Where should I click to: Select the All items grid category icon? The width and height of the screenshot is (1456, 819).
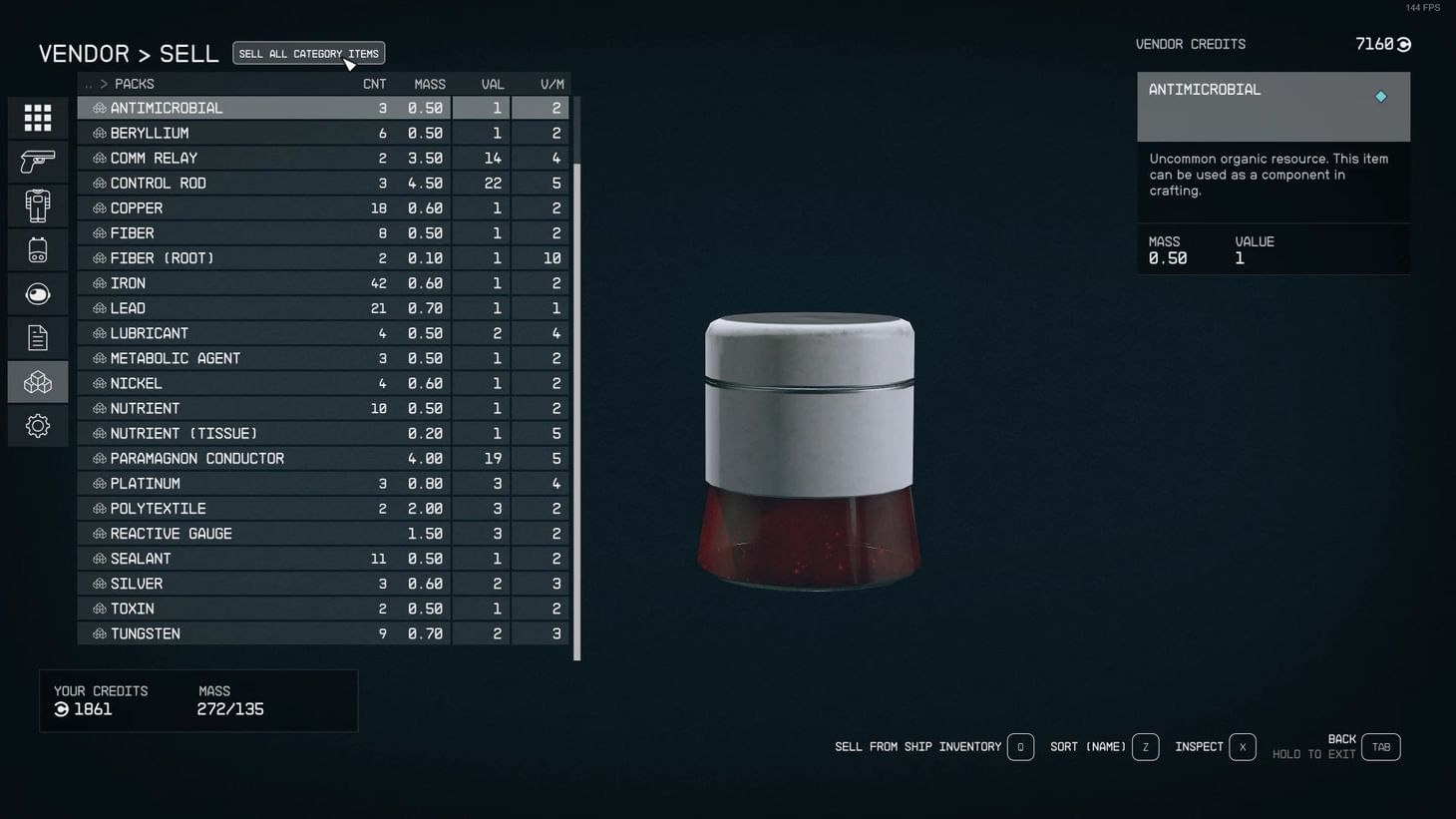pos(37,117)
